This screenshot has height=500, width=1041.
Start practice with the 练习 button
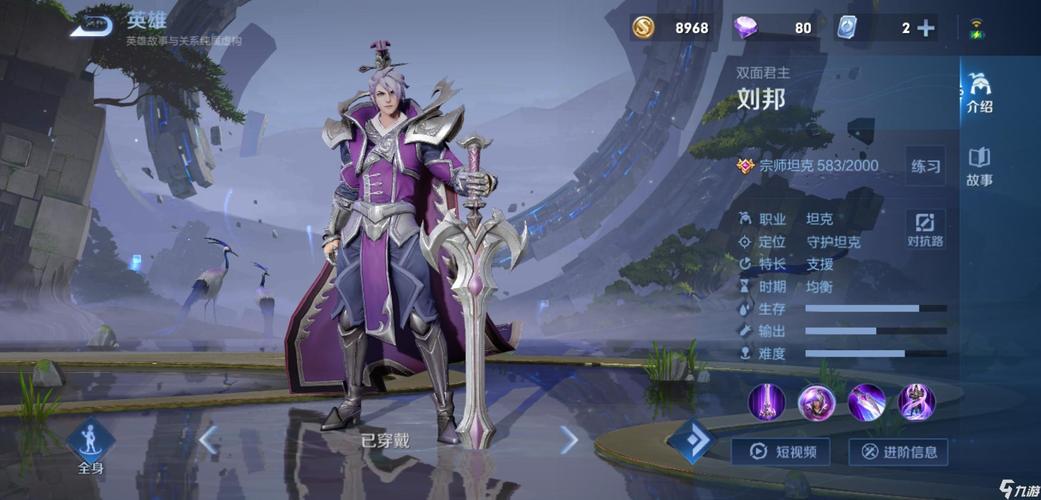coord(925,166)
